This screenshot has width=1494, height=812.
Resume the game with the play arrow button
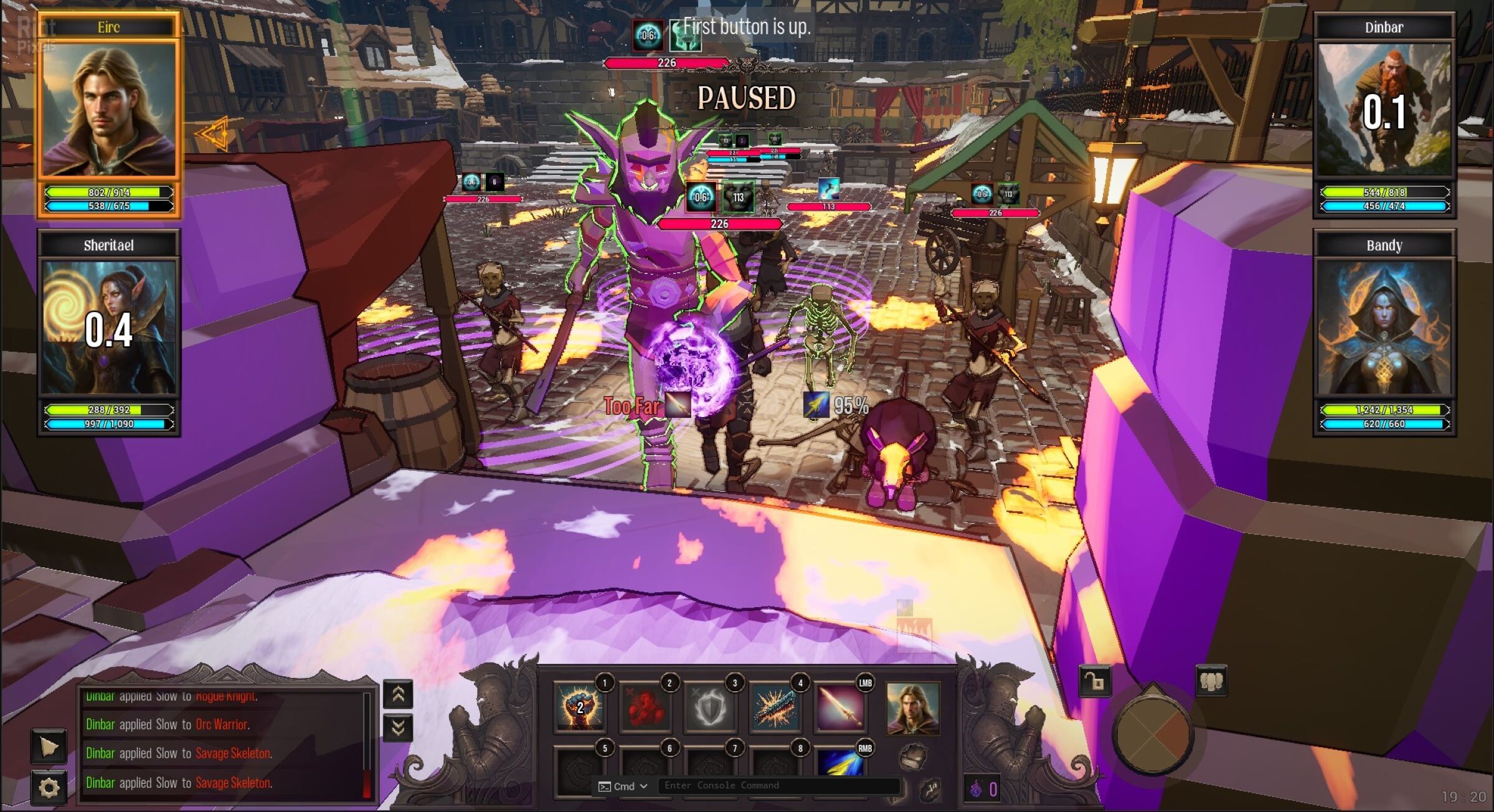tap(49, 746)
